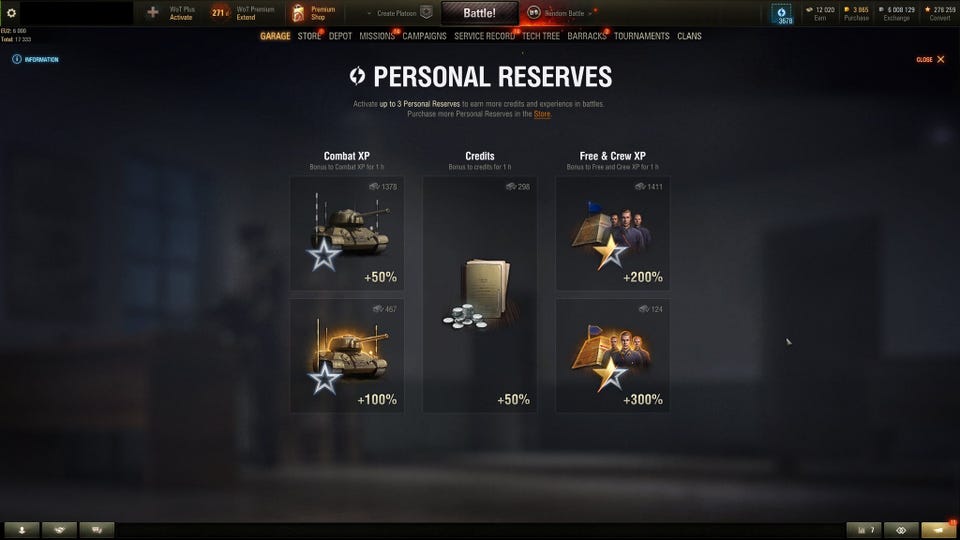Open the Tech Tree tab
The height and width of the screenshot is (540, 960).
[x=541, y=36]
